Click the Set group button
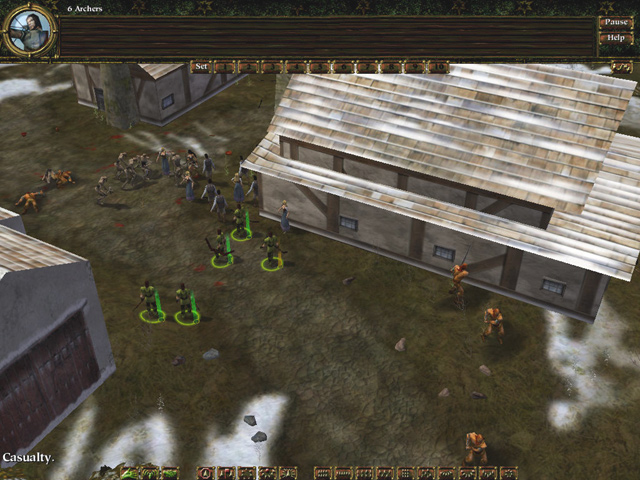640x480 pixels. tap(201, 67)
